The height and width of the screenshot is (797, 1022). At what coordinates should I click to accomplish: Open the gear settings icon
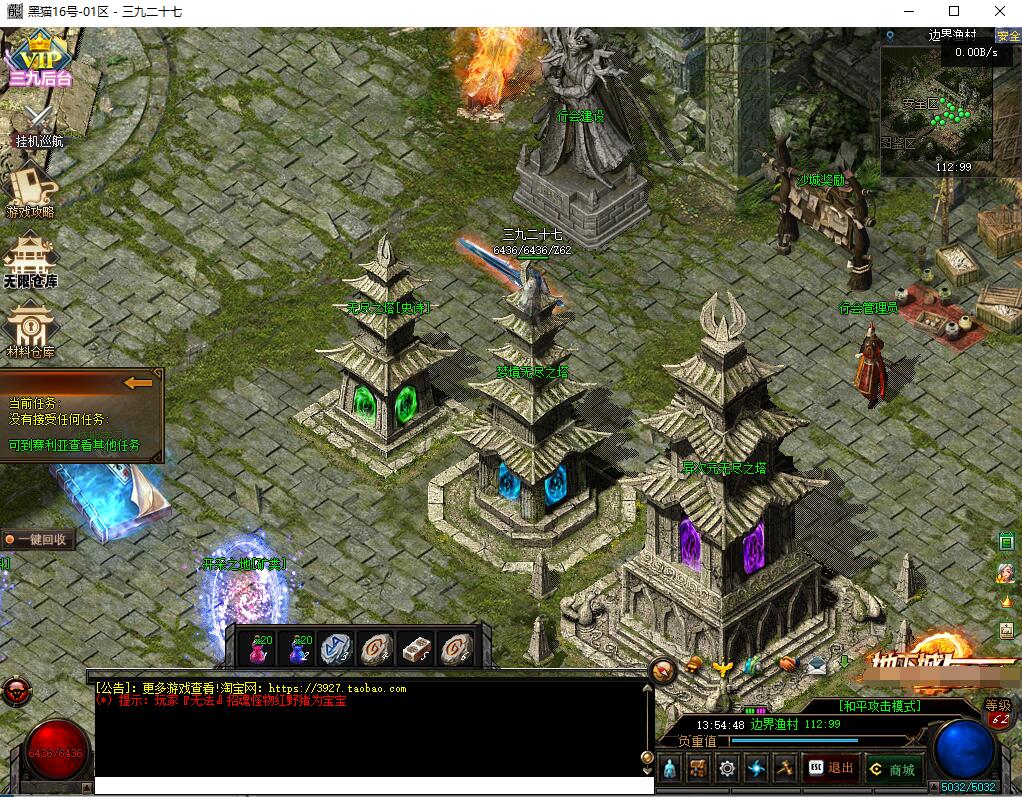pyautogui.click(x=727, y=768)
